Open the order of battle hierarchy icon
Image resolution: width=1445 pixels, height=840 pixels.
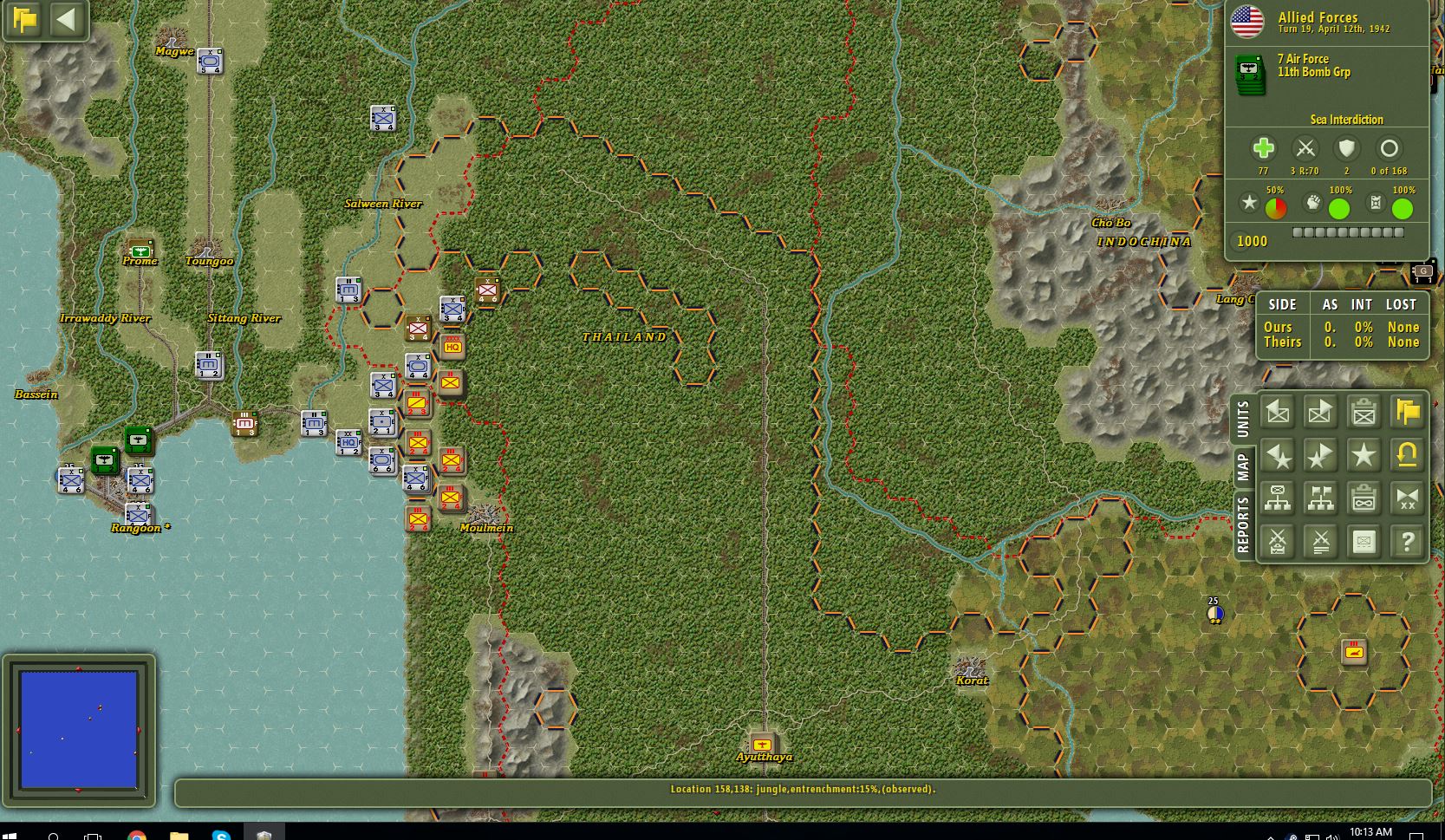click(1277, 498)
